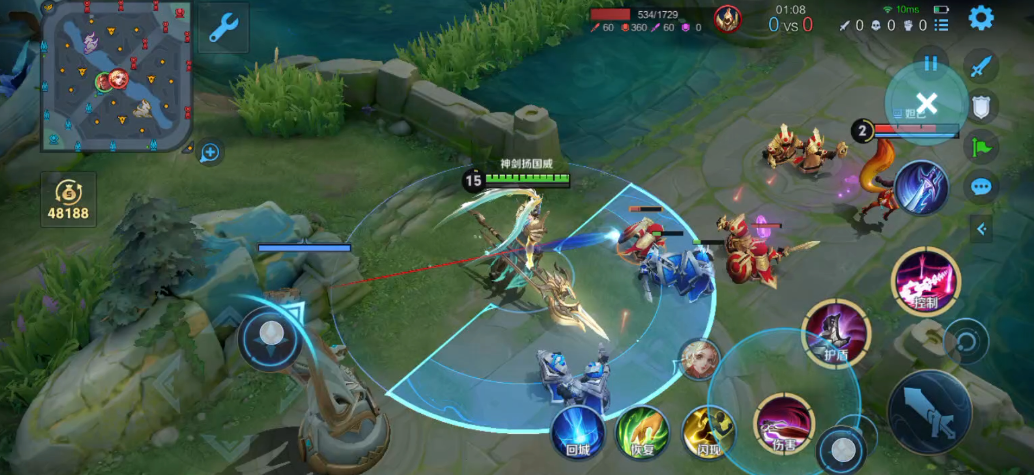Open the gold coin shop button

(x=69, y=199)
